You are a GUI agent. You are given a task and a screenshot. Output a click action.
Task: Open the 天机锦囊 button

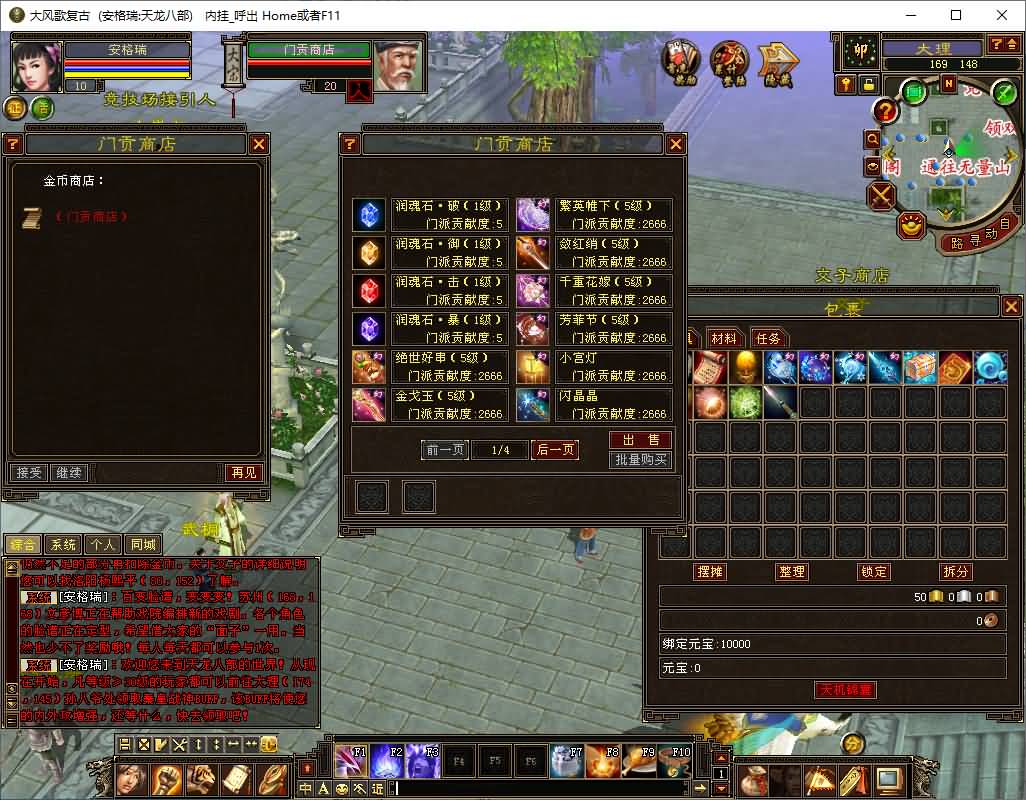pyautogui.click(x=845, y=690)
